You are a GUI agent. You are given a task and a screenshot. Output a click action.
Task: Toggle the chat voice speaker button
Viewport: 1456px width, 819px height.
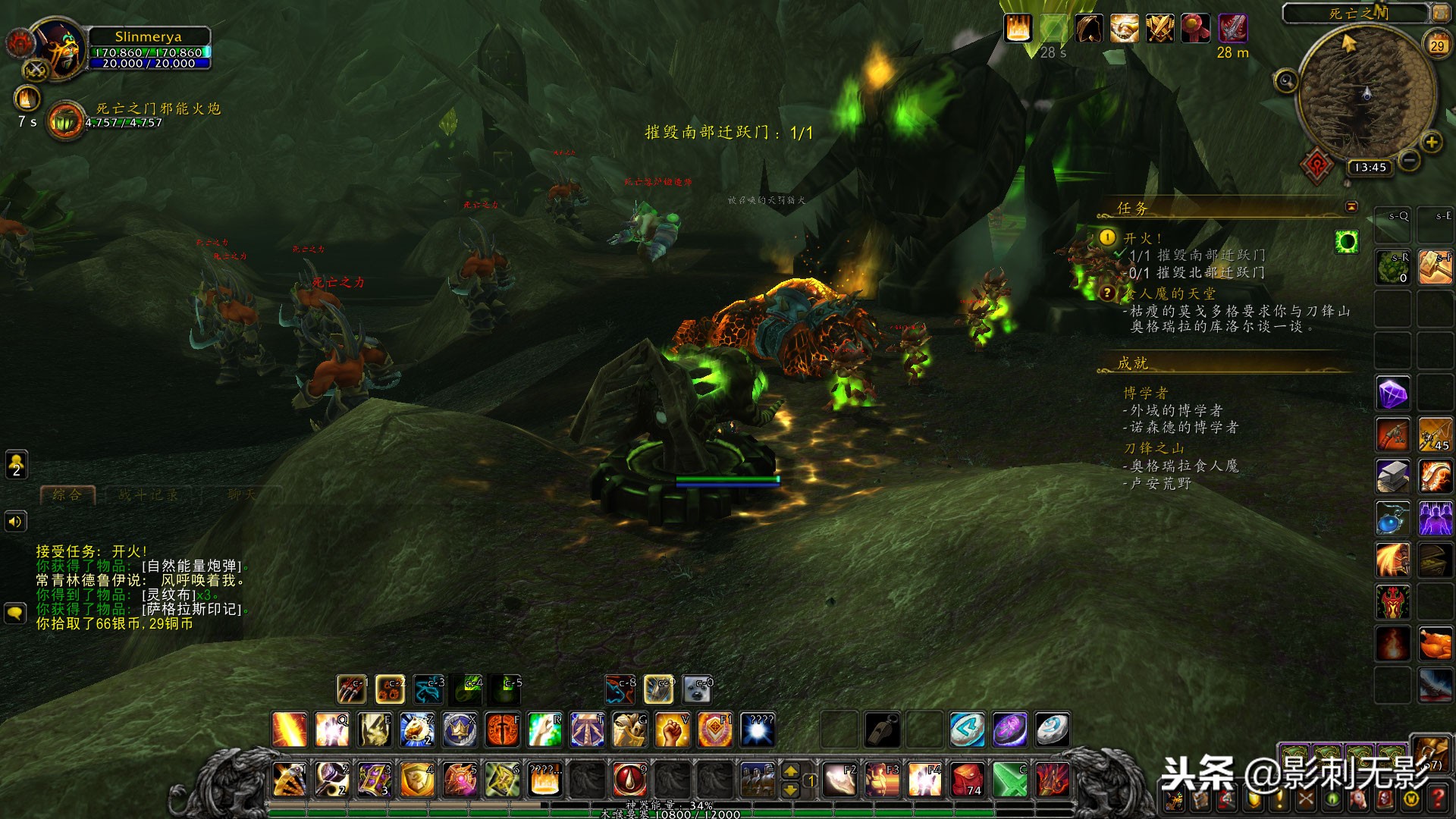pyautogui.click(x=15, y=522)
